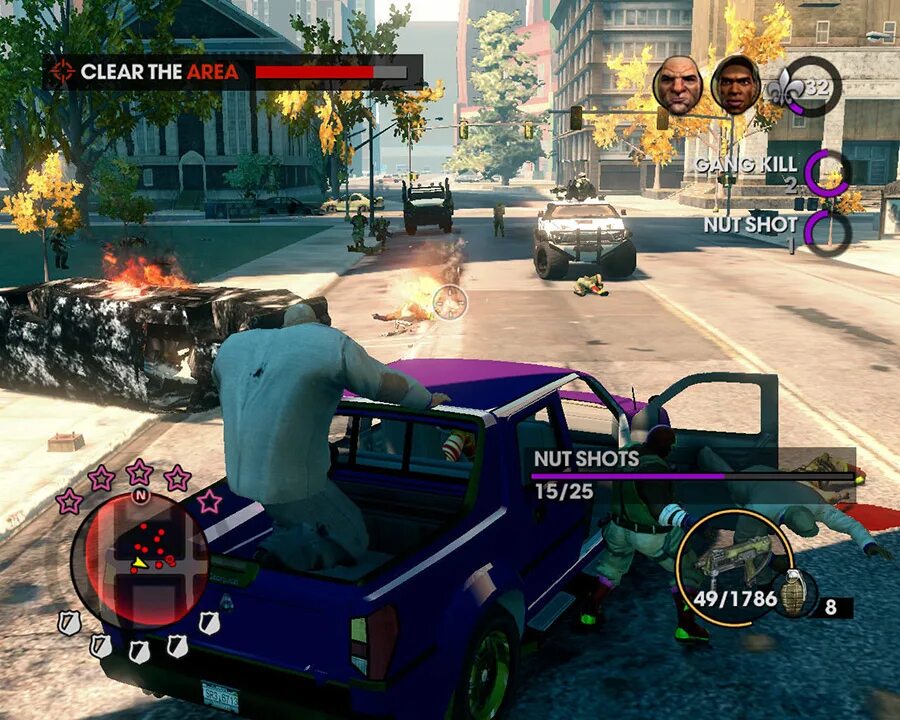Click the bald homie portrait
The image size is (900, 720).
677,84
